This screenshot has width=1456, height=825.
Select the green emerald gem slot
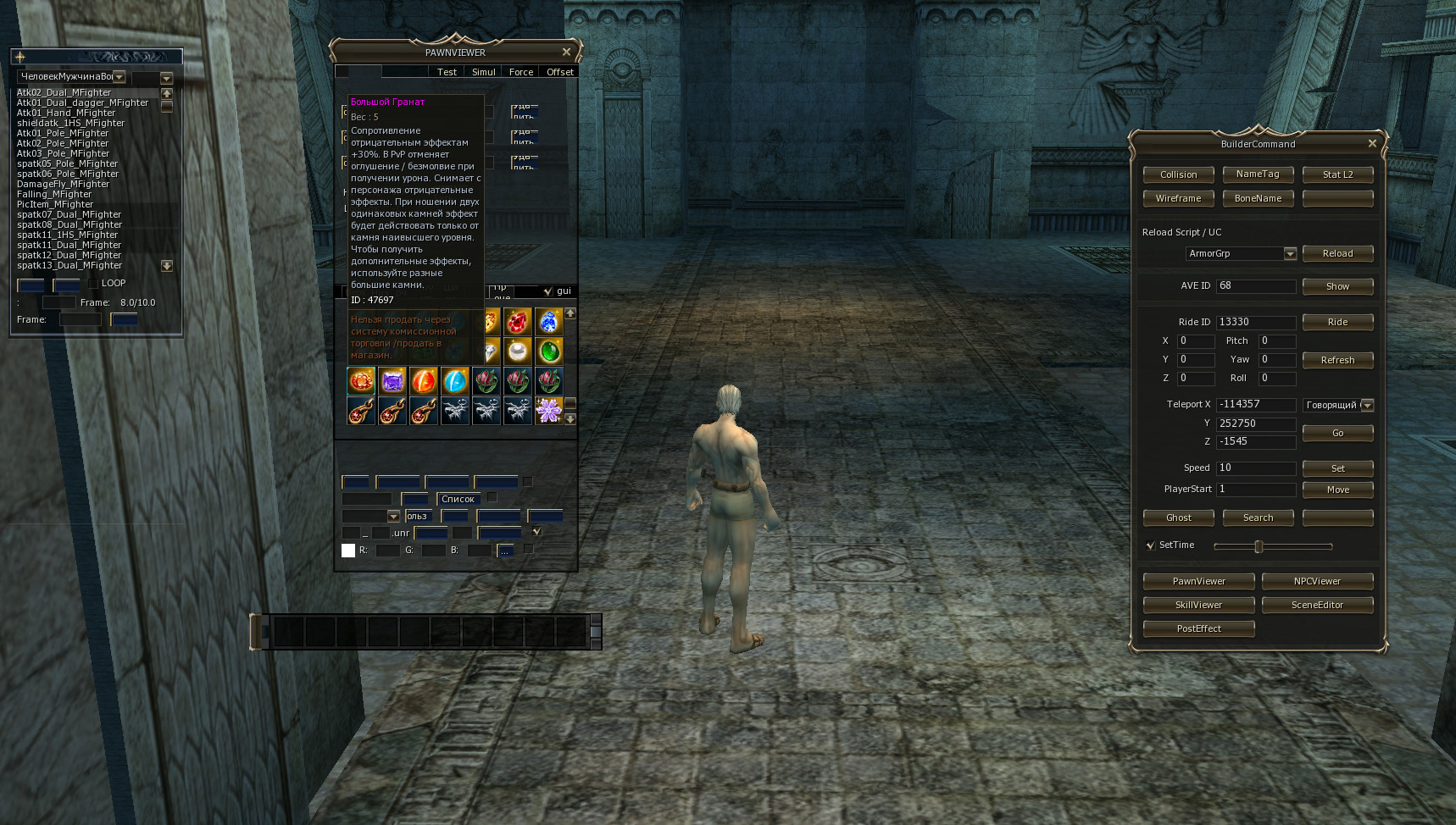coord(549,351)
